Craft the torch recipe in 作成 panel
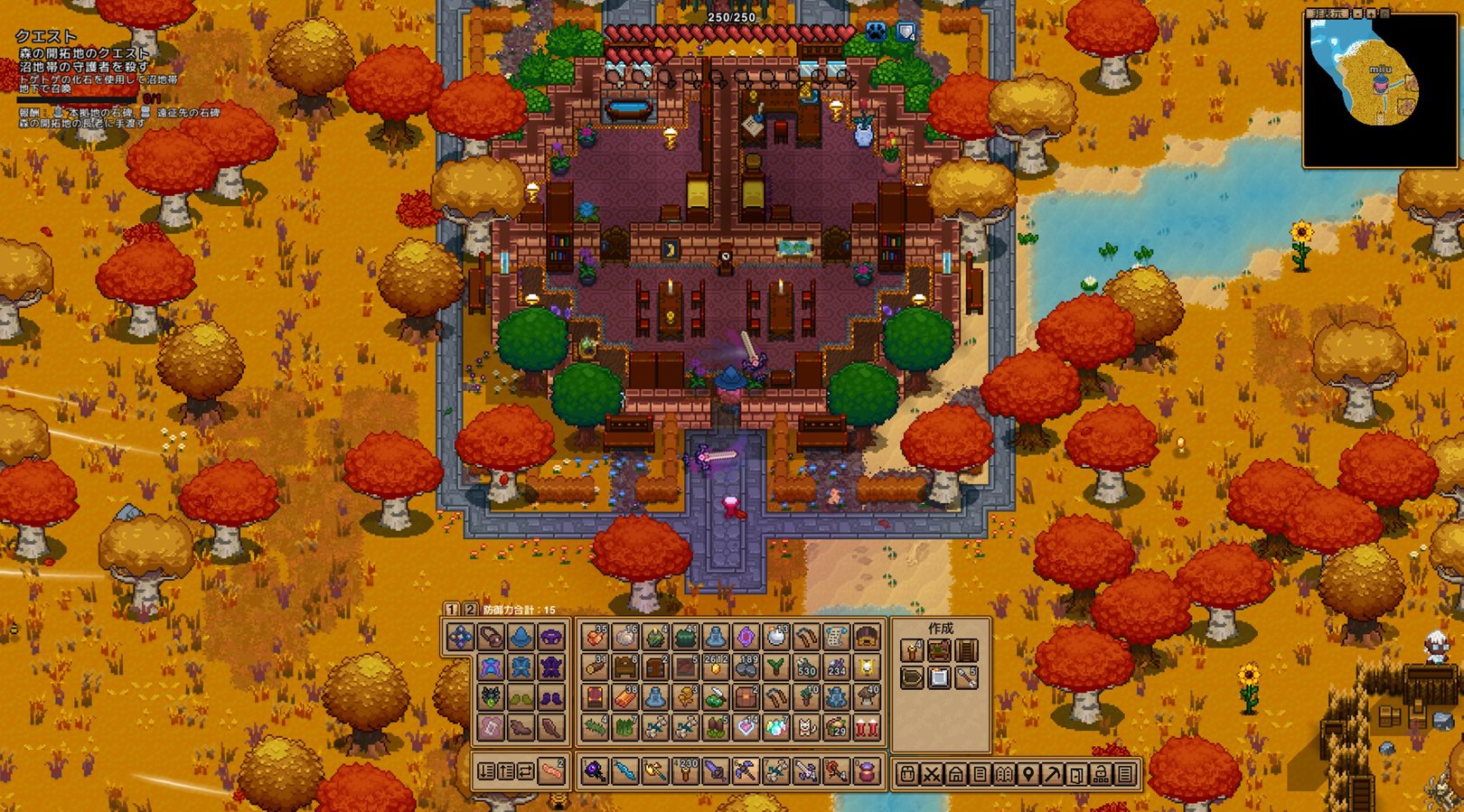 click(912, 650)
